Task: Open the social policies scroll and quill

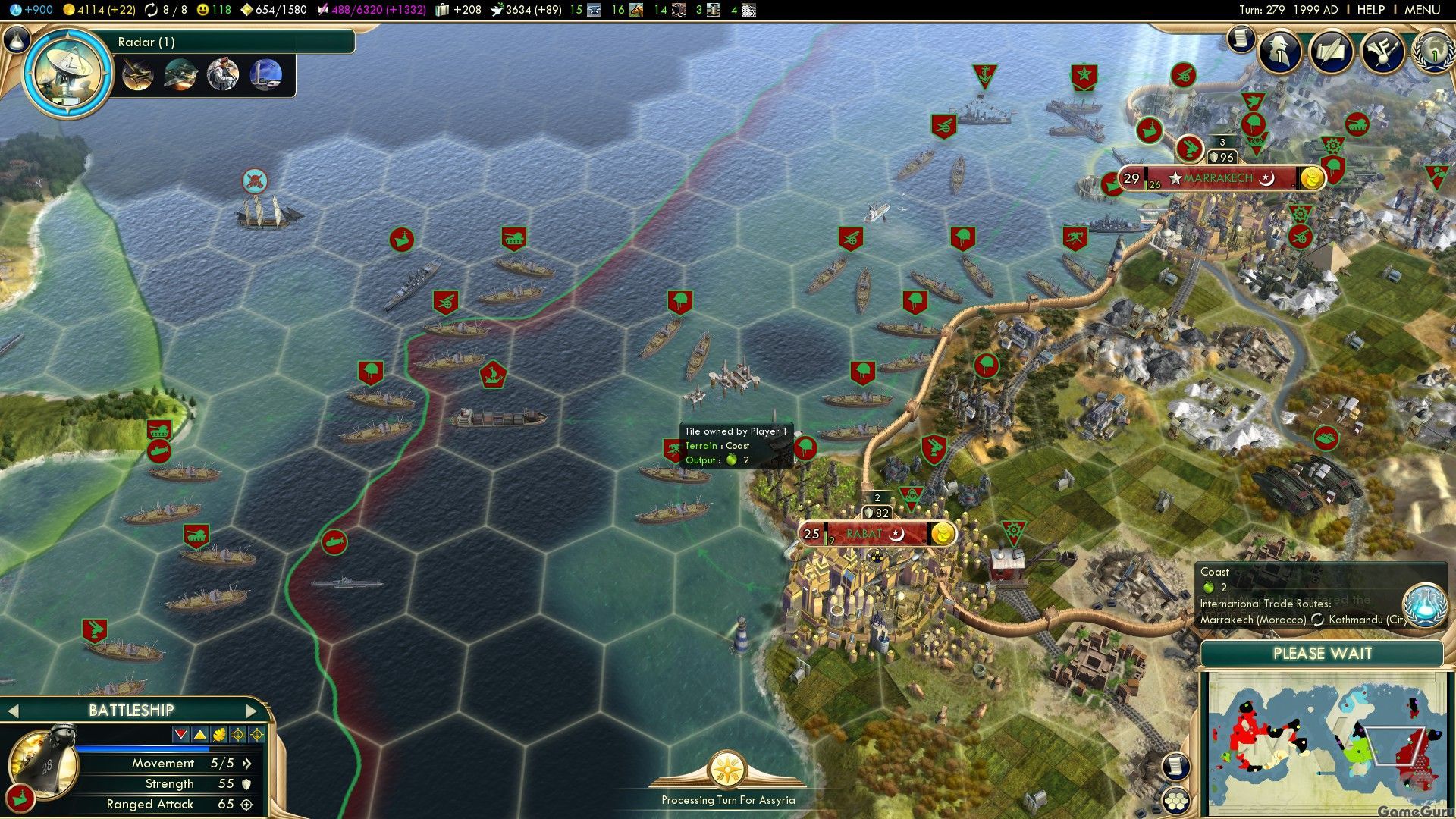Action: (1331, 52)
